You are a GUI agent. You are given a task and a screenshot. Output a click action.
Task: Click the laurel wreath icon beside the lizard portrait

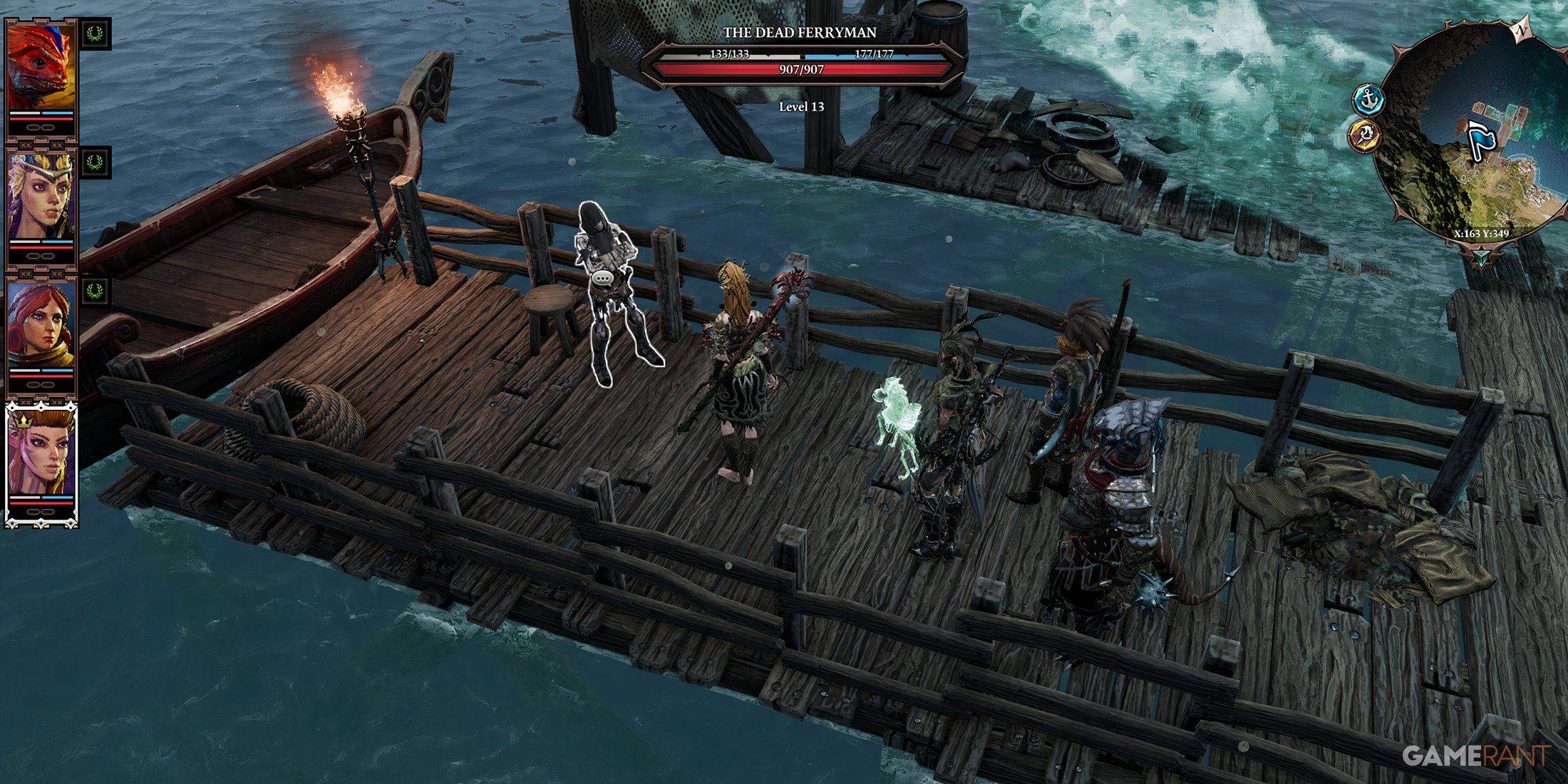click(x=95, y=33)
